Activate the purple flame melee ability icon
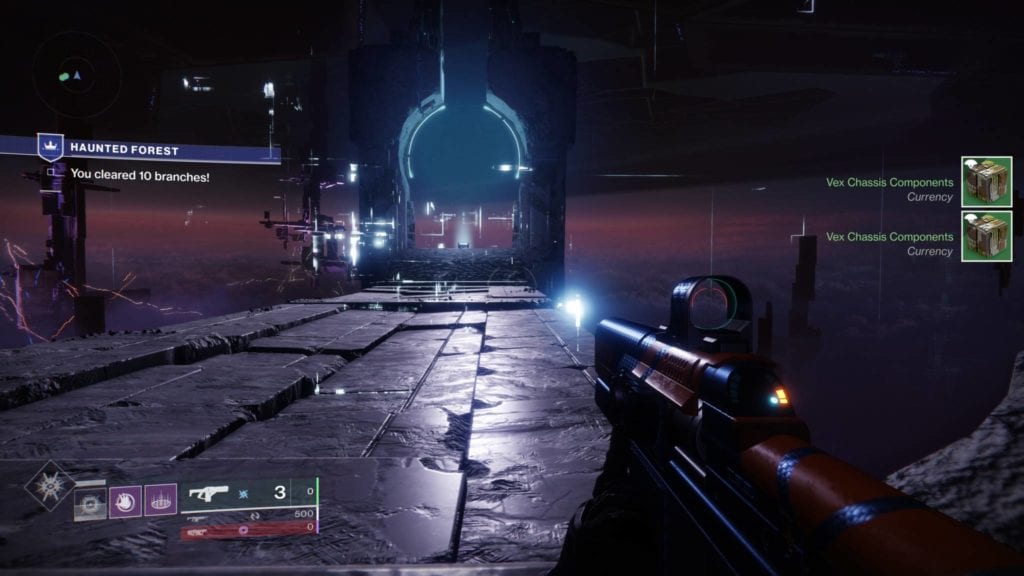 tap(125, 500)
